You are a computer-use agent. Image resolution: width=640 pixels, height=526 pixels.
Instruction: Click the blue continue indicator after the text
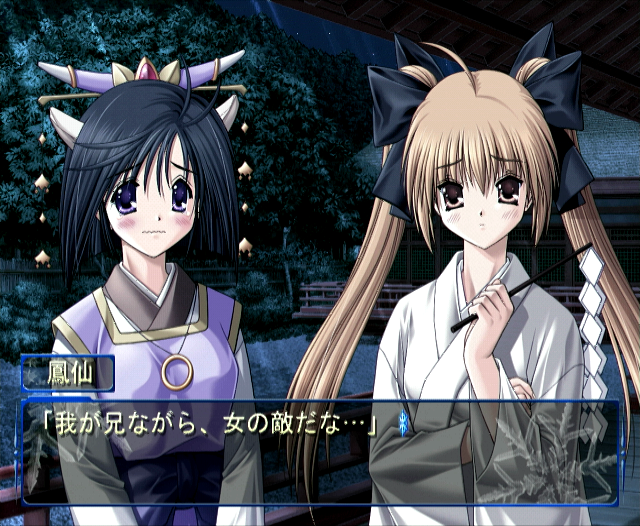tap(402, 422)
